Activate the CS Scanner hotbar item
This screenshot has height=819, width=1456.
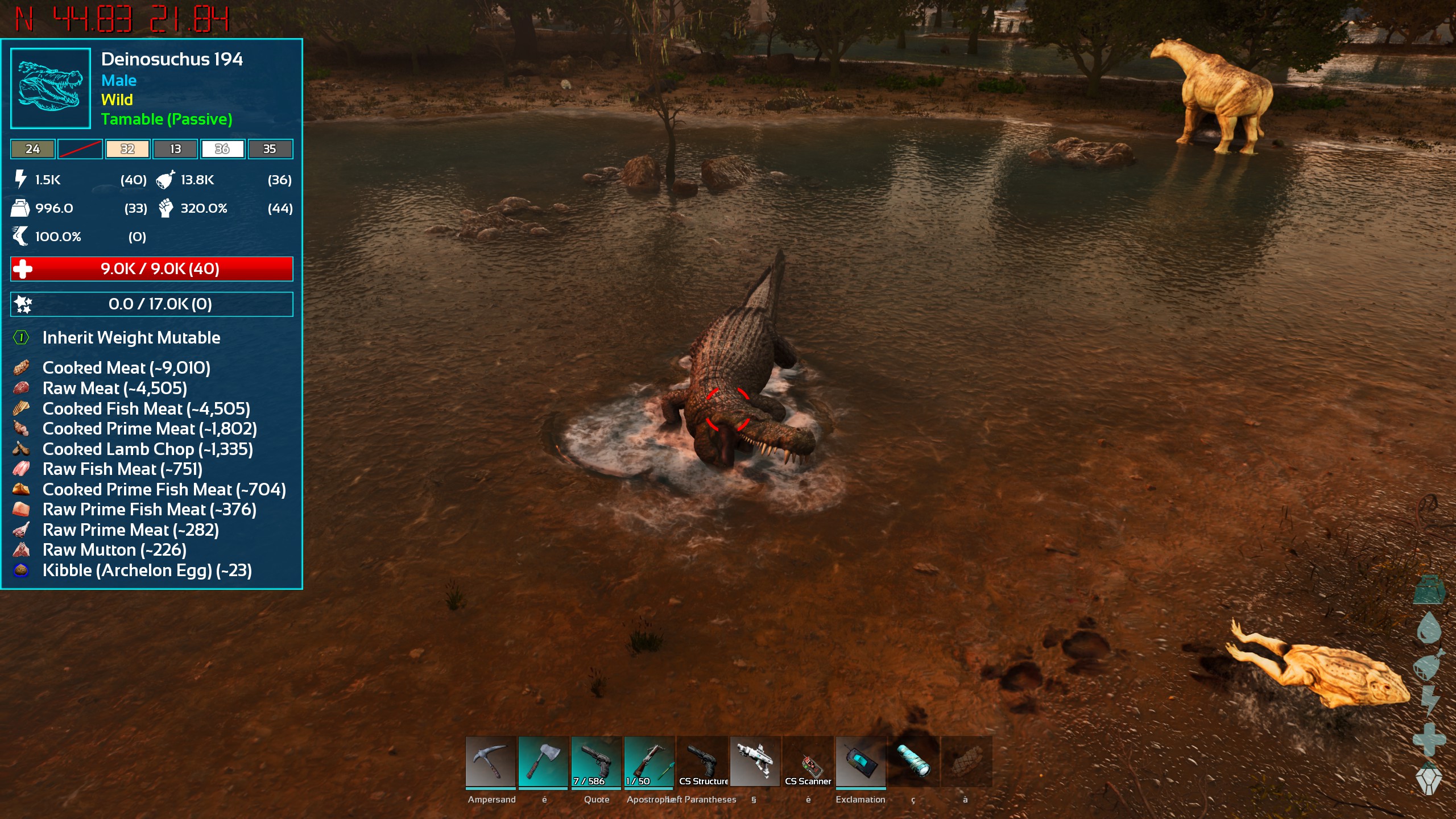point(808,762)
